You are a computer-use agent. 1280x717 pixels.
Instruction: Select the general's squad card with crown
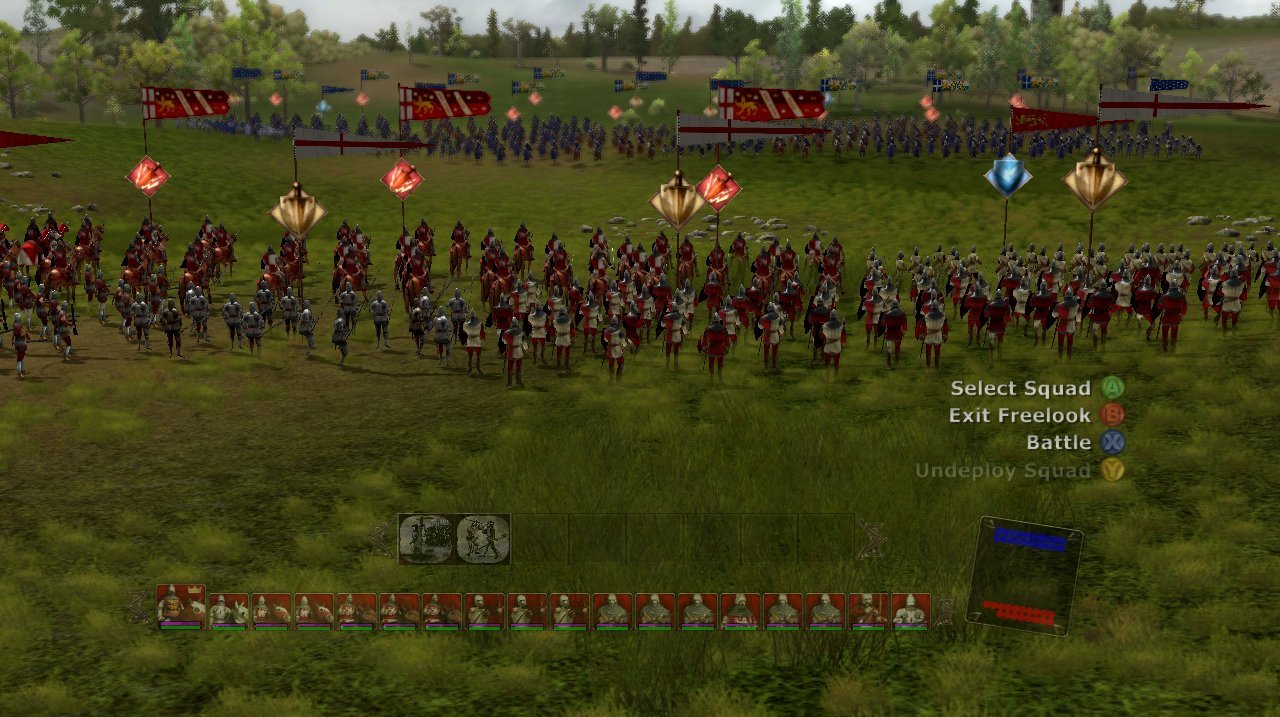181,607
